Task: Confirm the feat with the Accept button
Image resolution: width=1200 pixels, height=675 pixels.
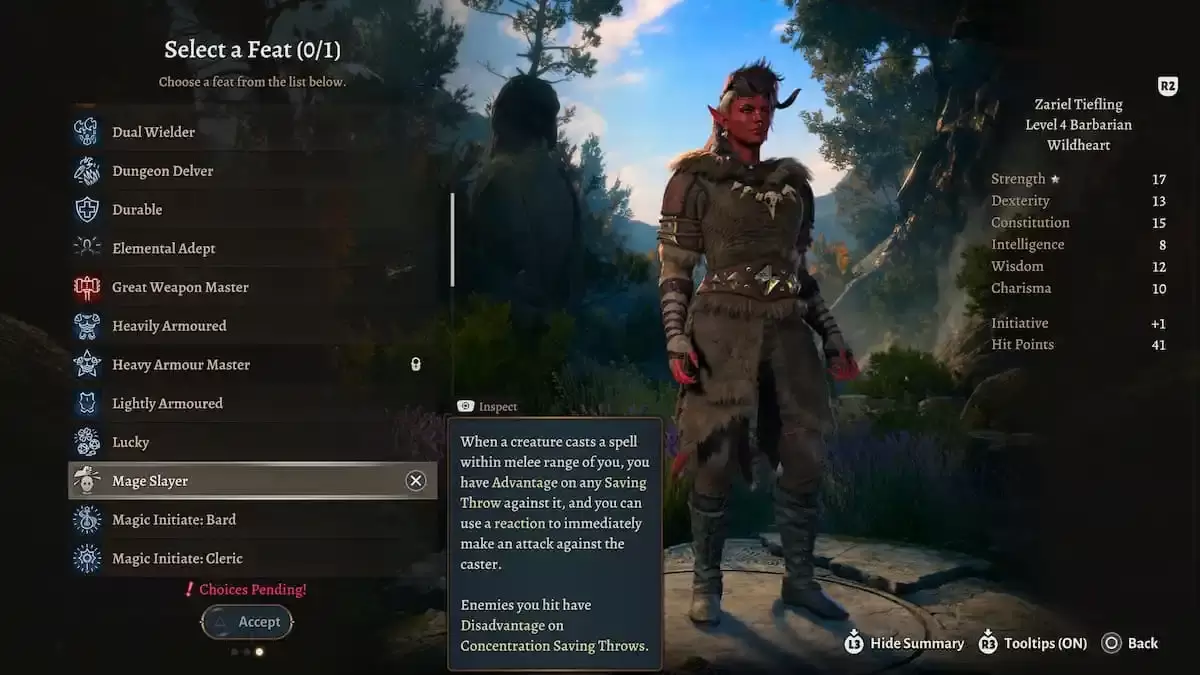Action: click(x=247, y=622)
